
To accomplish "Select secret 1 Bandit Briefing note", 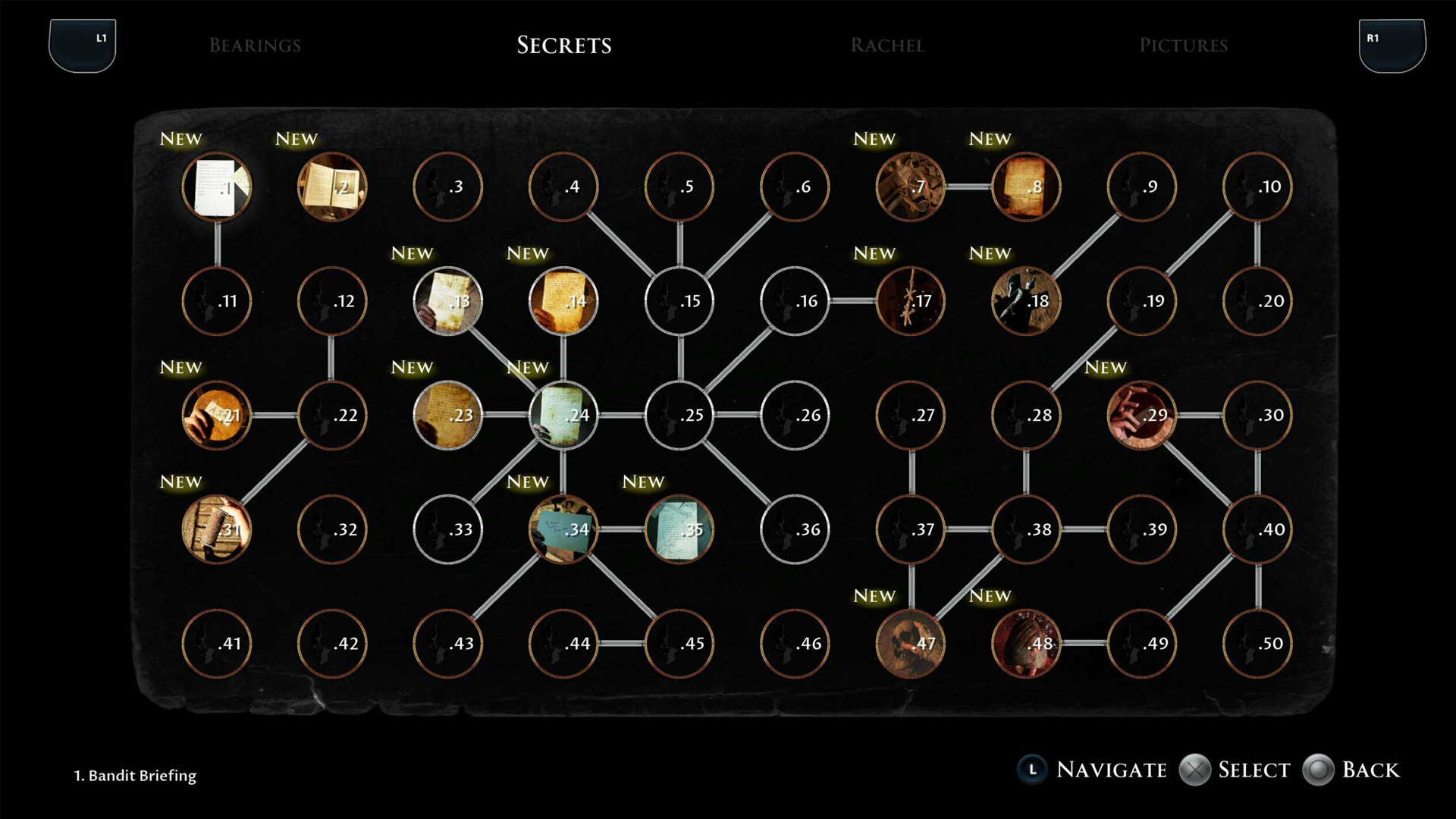I will (x=217, y=187).
